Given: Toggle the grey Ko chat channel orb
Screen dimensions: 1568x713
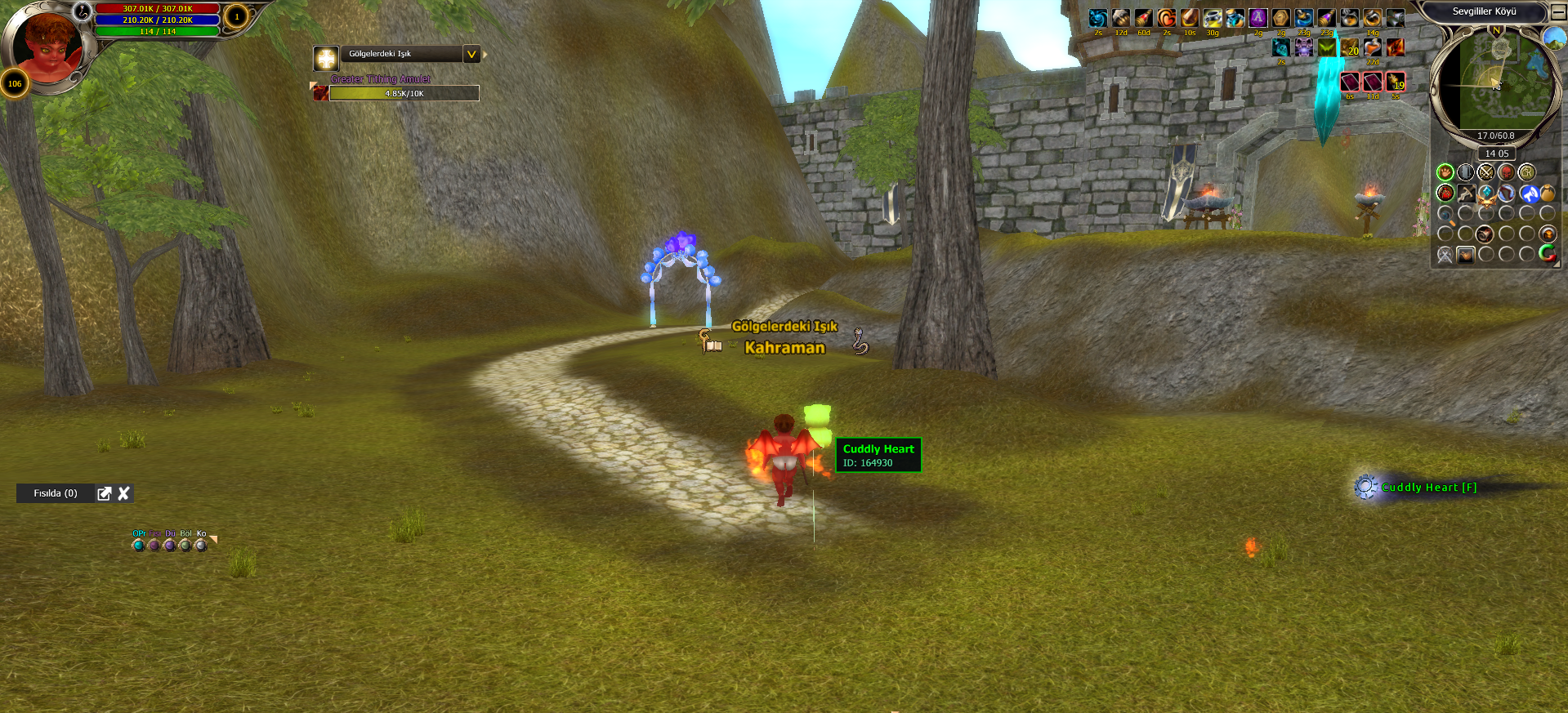Looking at the screenshot, I should [x=201, y=545].
